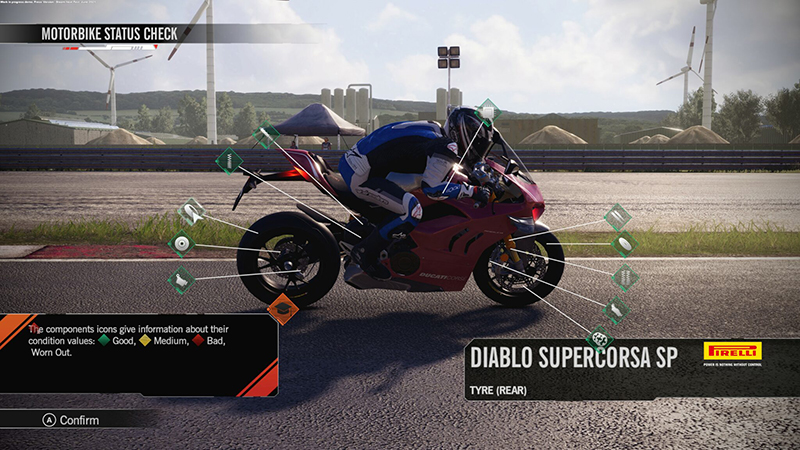Select the orange graduation cap tutorial icon

click(x=283, y=309)
